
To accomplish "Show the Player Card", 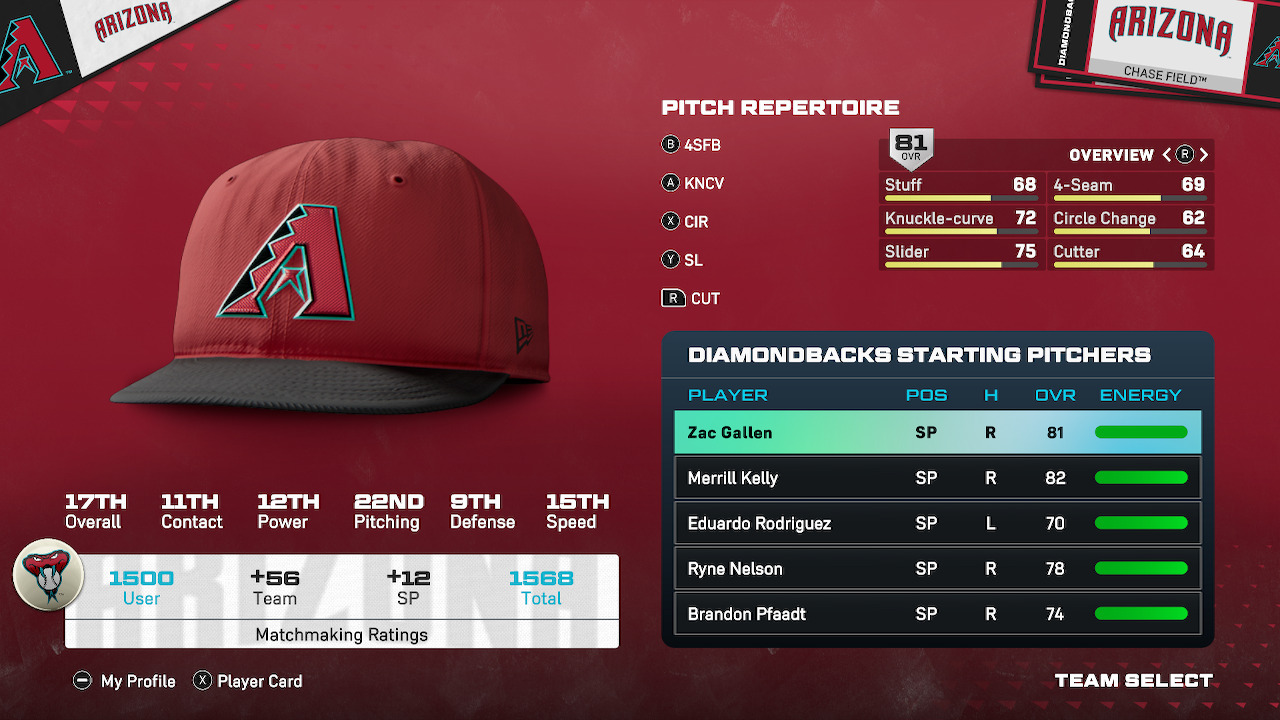I will tap(248, 681).
